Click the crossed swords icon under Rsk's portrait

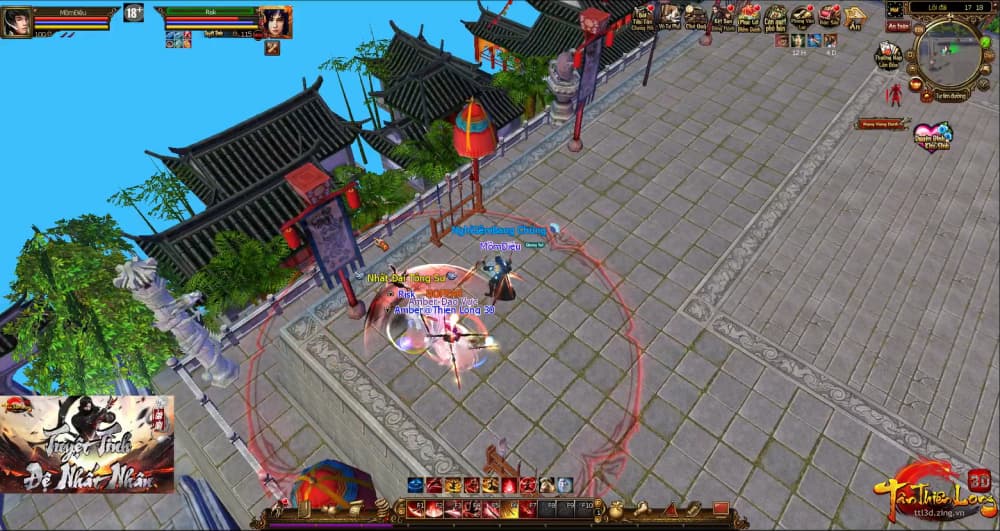pos(271,47)
